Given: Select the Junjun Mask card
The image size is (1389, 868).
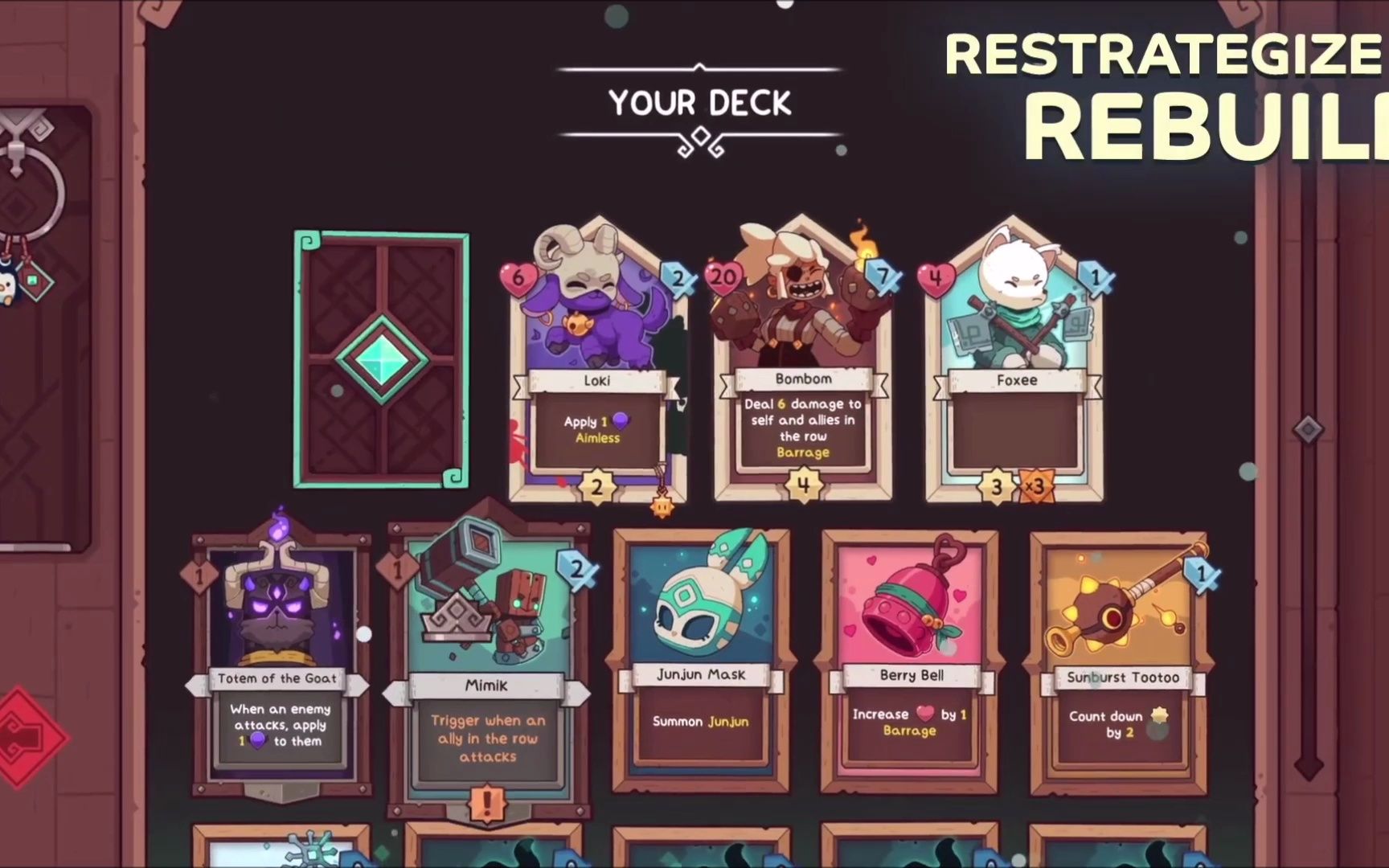Looking at the screenshot, I should pos(701,659).
